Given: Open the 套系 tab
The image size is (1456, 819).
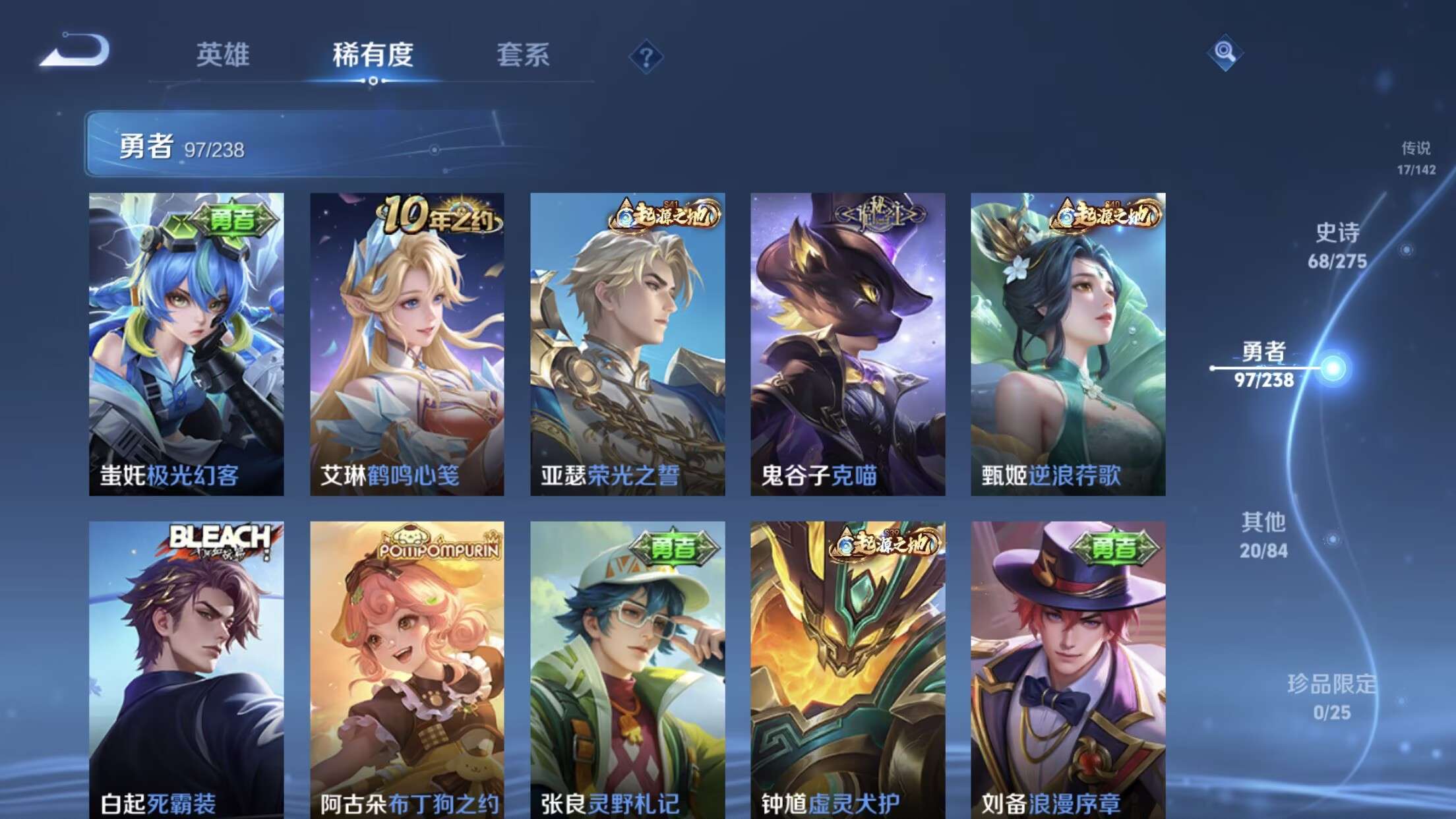Looking at the screenshot, I should pyautogui.click(x=526, y=56).
